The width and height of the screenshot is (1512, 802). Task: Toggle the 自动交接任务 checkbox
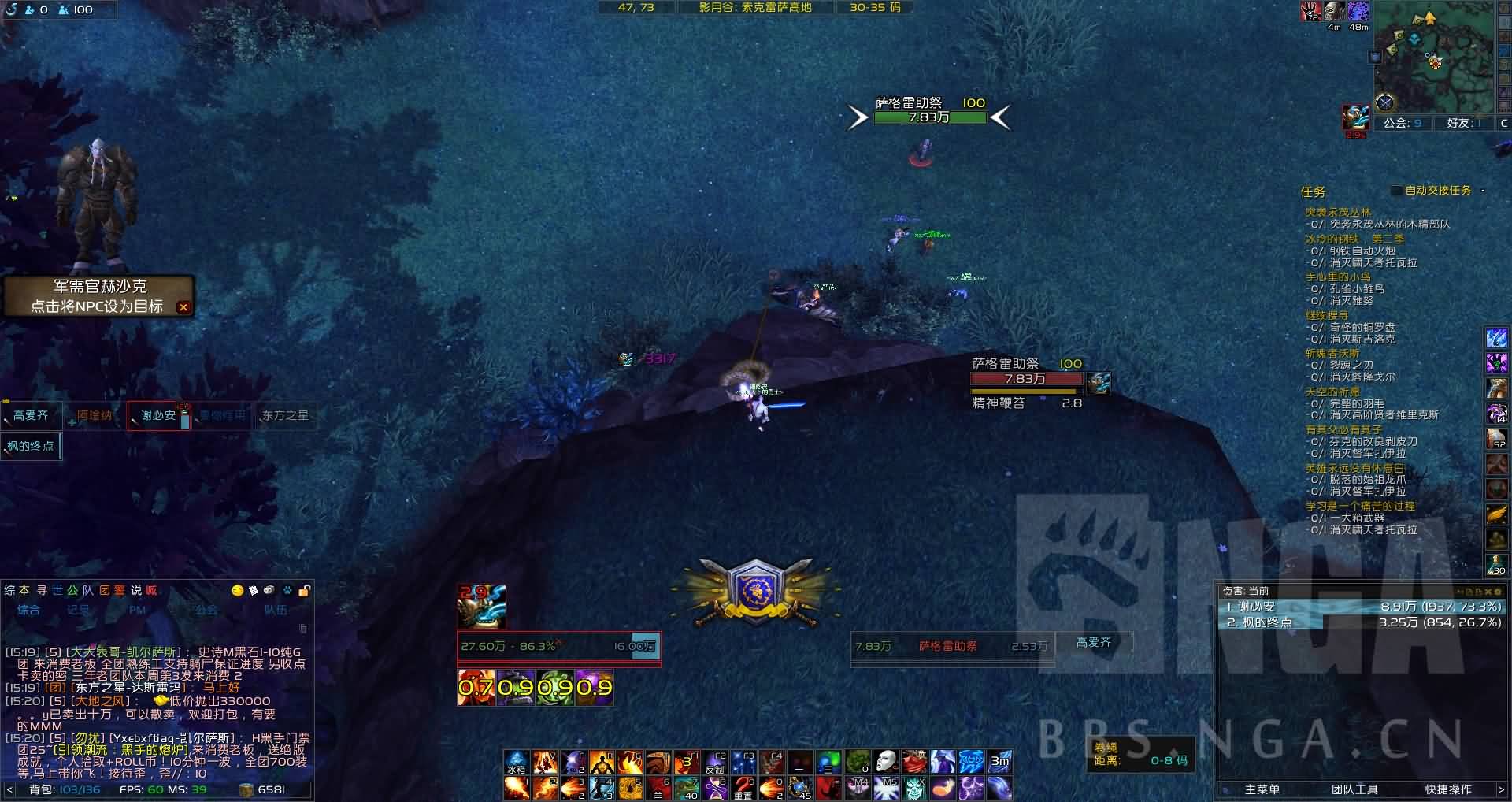point(1396,191)
